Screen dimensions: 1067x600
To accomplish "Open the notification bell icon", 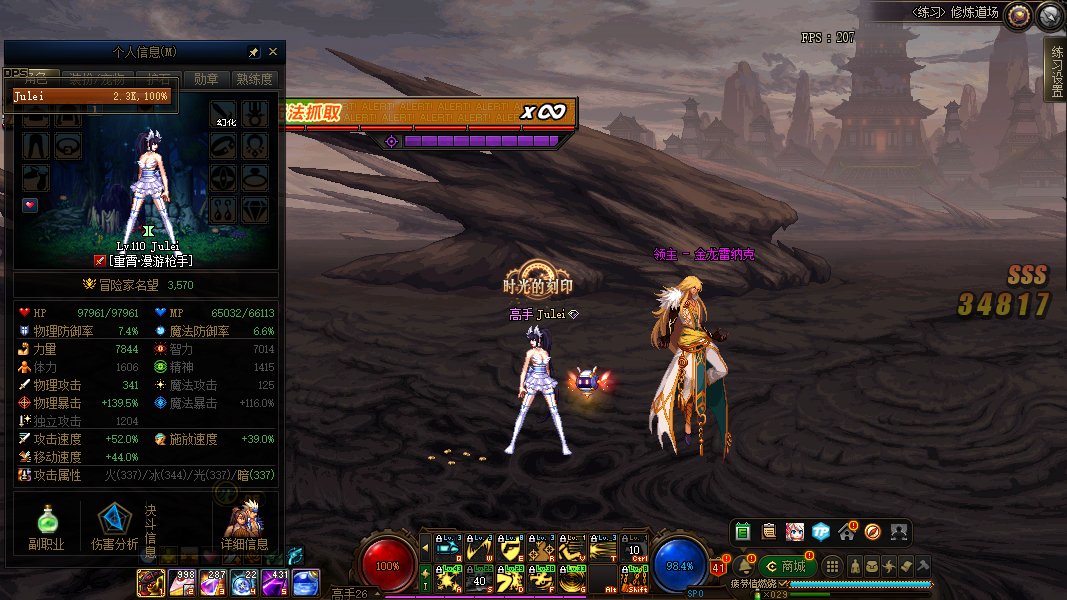I will coord(744,566).
